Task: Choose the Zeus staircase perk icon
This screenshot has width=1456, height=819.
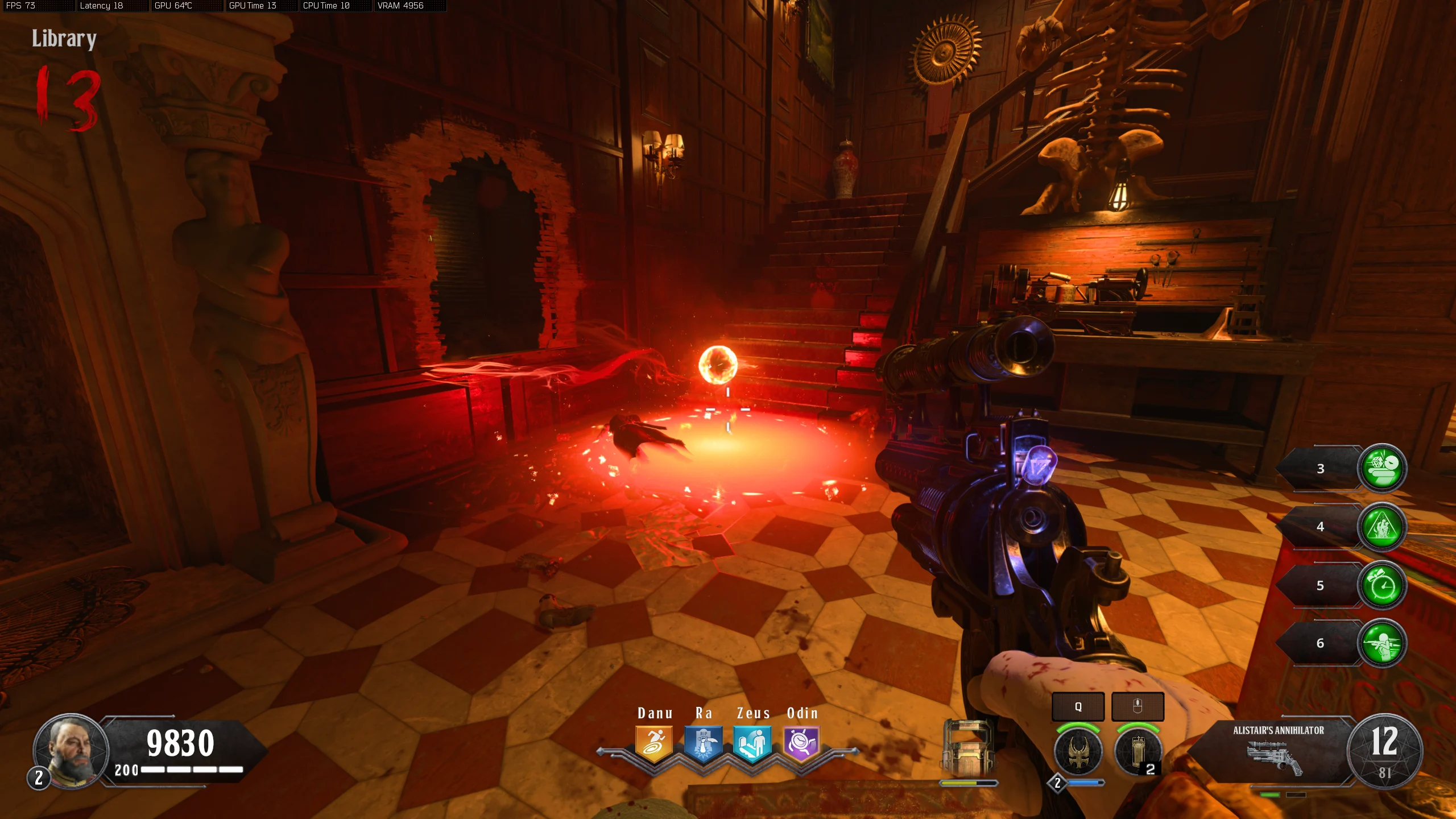Action: coord(752,744)
